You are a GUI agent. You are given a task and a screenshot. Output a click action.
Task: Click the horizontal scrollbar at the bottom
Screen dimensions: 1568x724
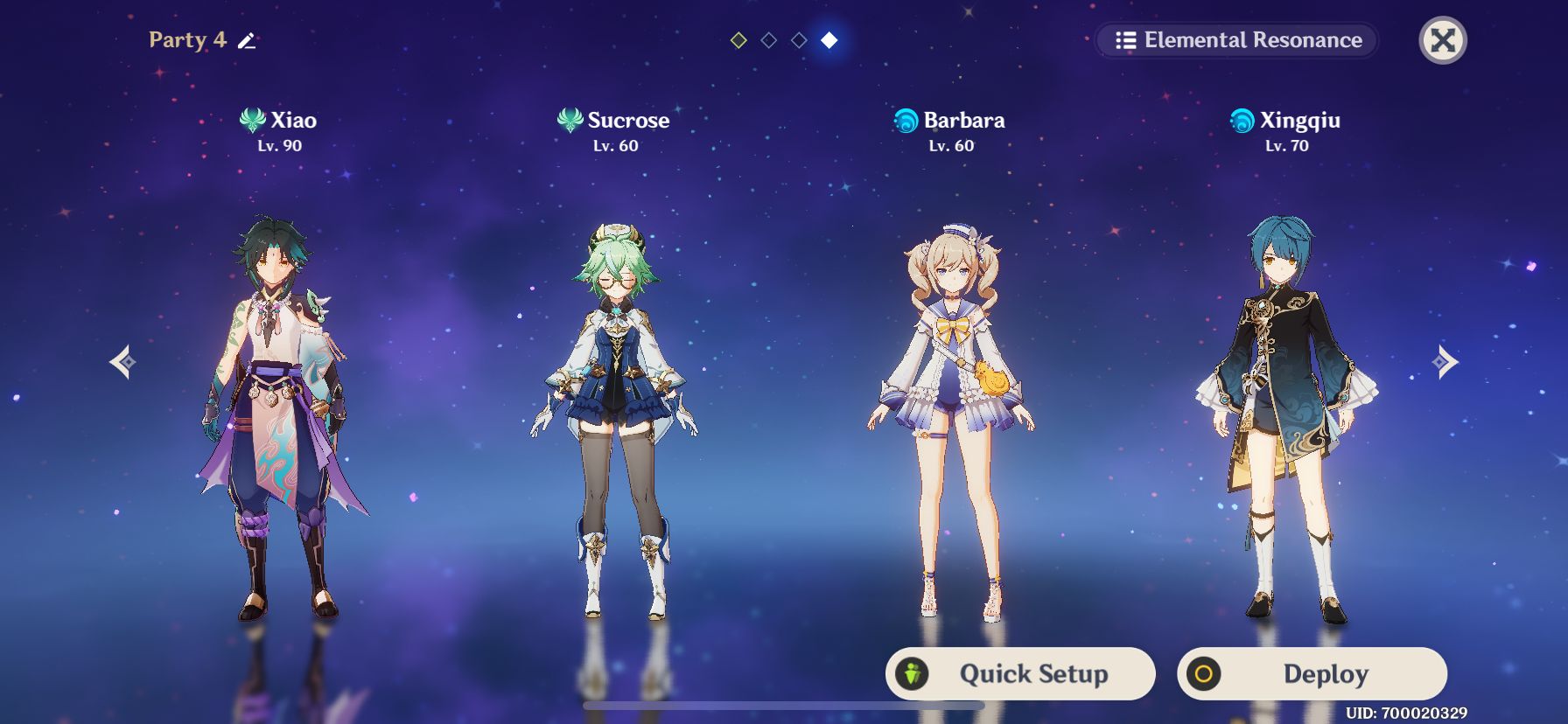(x=784, y=707)
